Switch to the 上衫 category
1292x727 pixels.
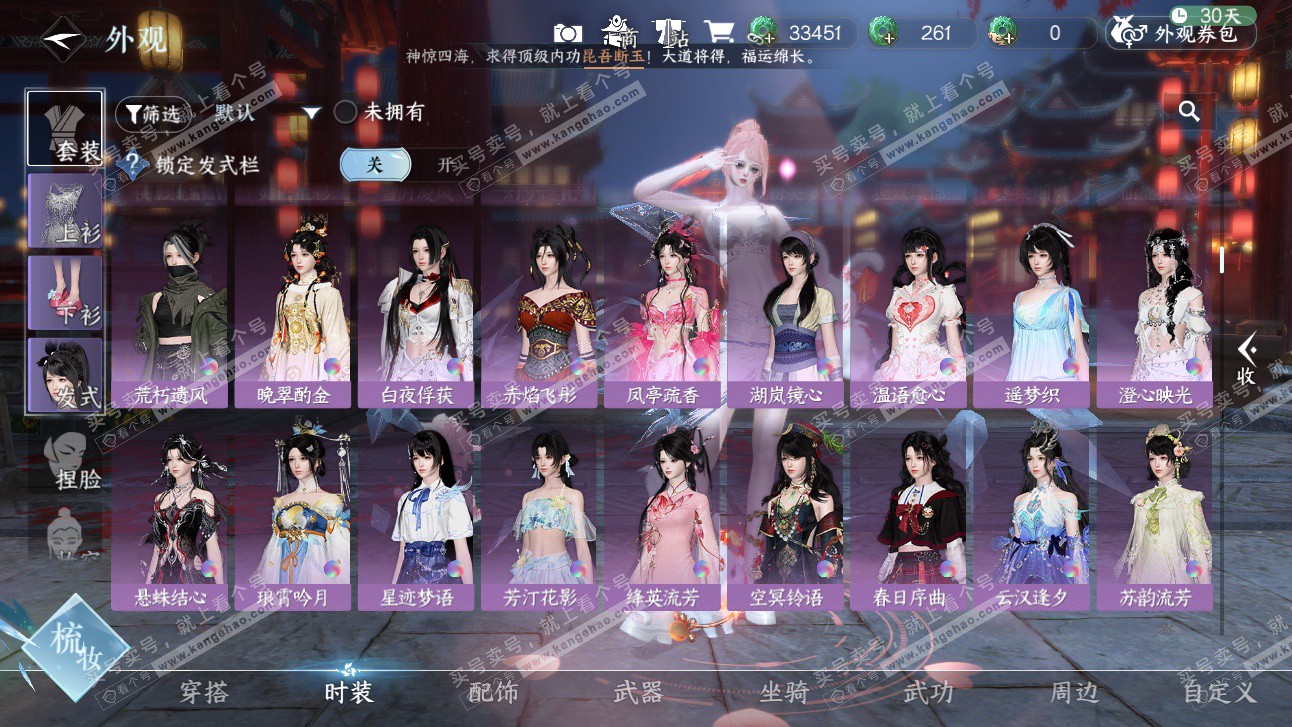[65, 210]
